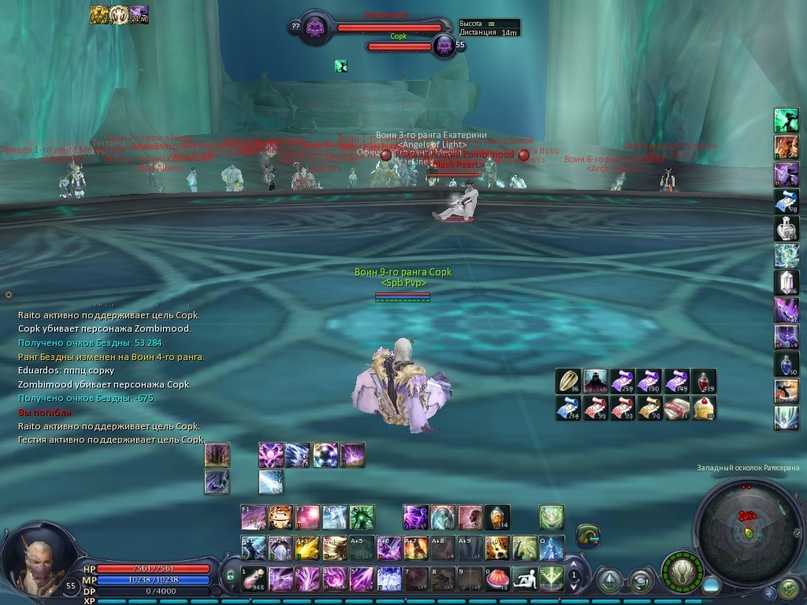The width and height of the screenshot is (807, 605).
Task: Use the red potion flask item
Action: pos(703,381)
